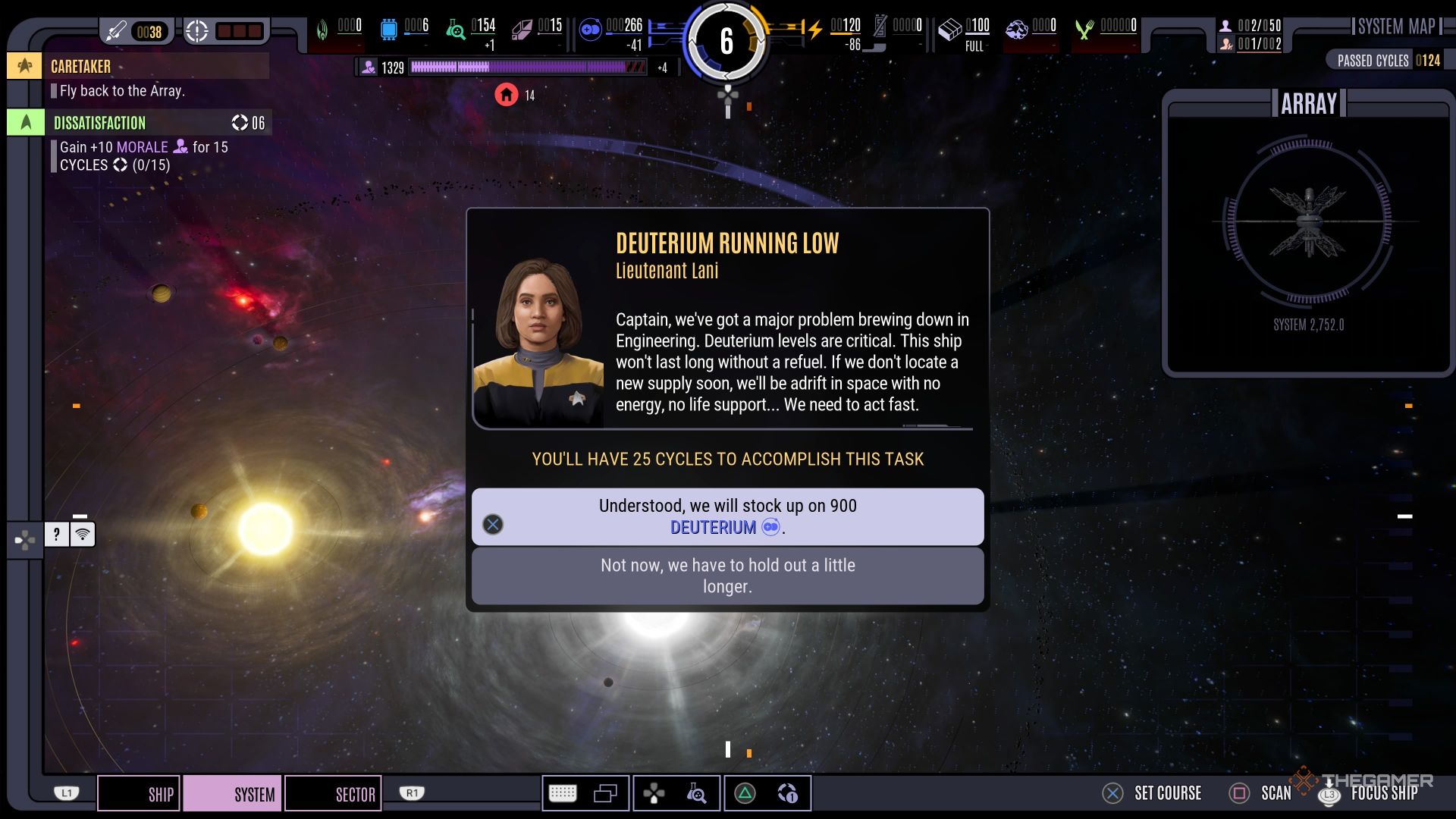Open the crew count icon at top right
The height and width of the screenshot is (819, 1456).
point(1225,26)
